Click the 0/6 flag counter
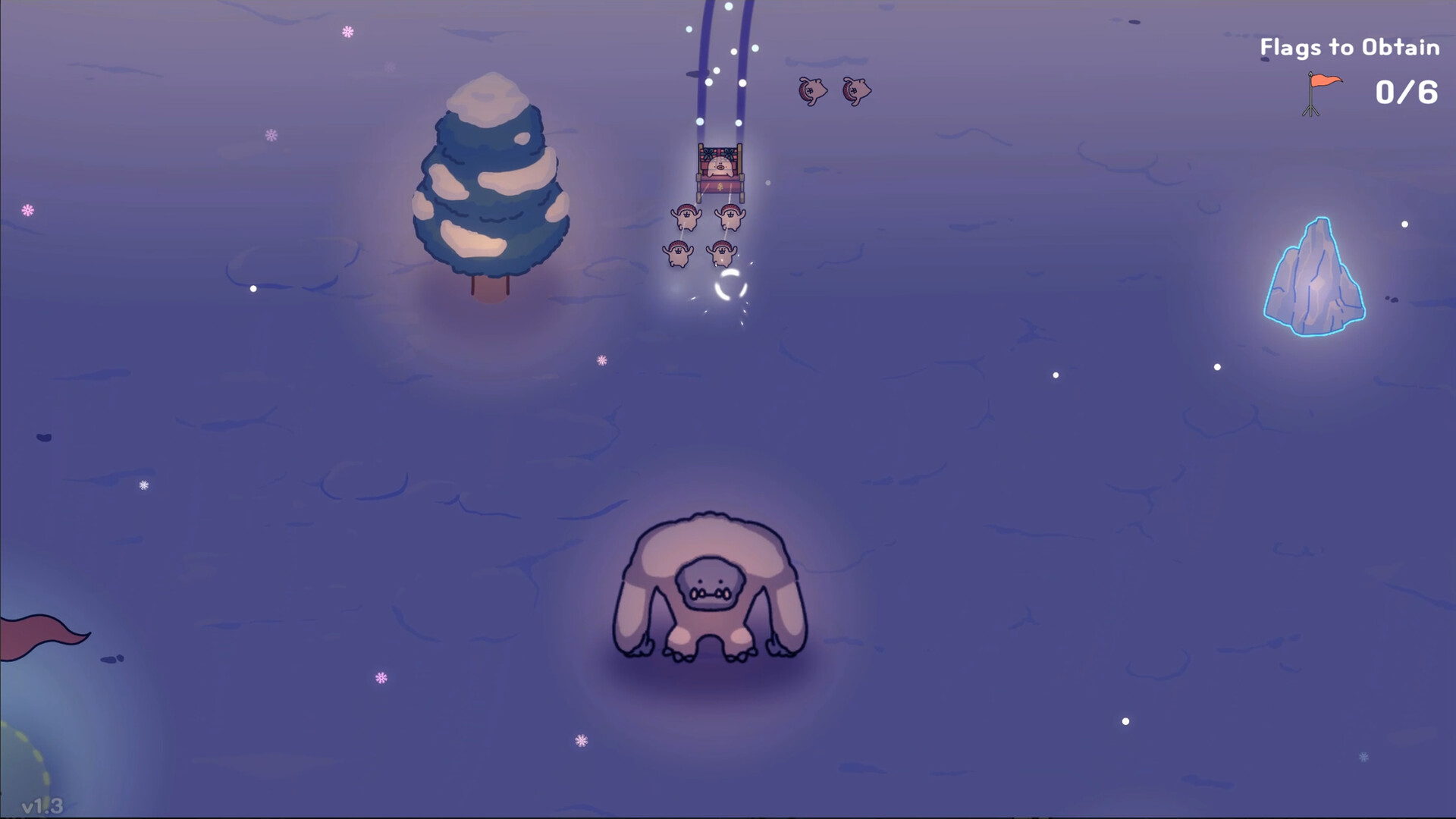This screenshot has width=1456, height=819. (1405, 93)
